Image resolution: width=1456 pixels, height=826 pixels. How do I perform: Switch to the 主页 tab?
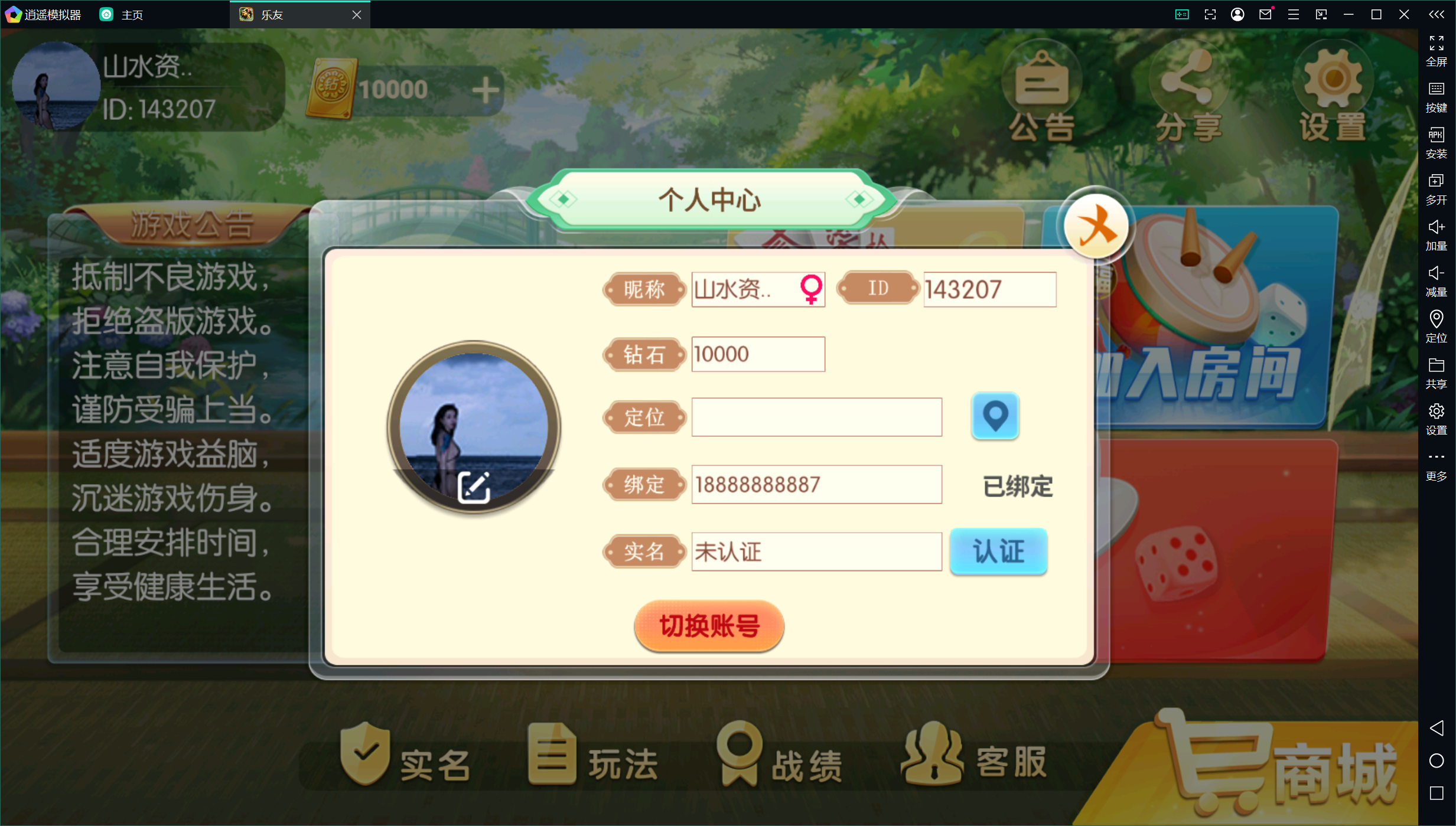tap(131, 14)
